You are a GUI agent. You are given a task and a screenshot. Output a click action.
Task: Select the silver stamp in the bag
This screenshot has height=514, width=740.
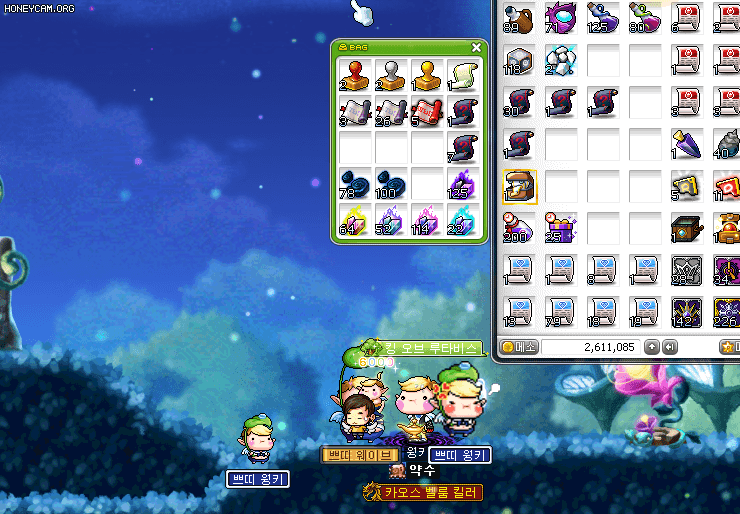pos(391,75)
